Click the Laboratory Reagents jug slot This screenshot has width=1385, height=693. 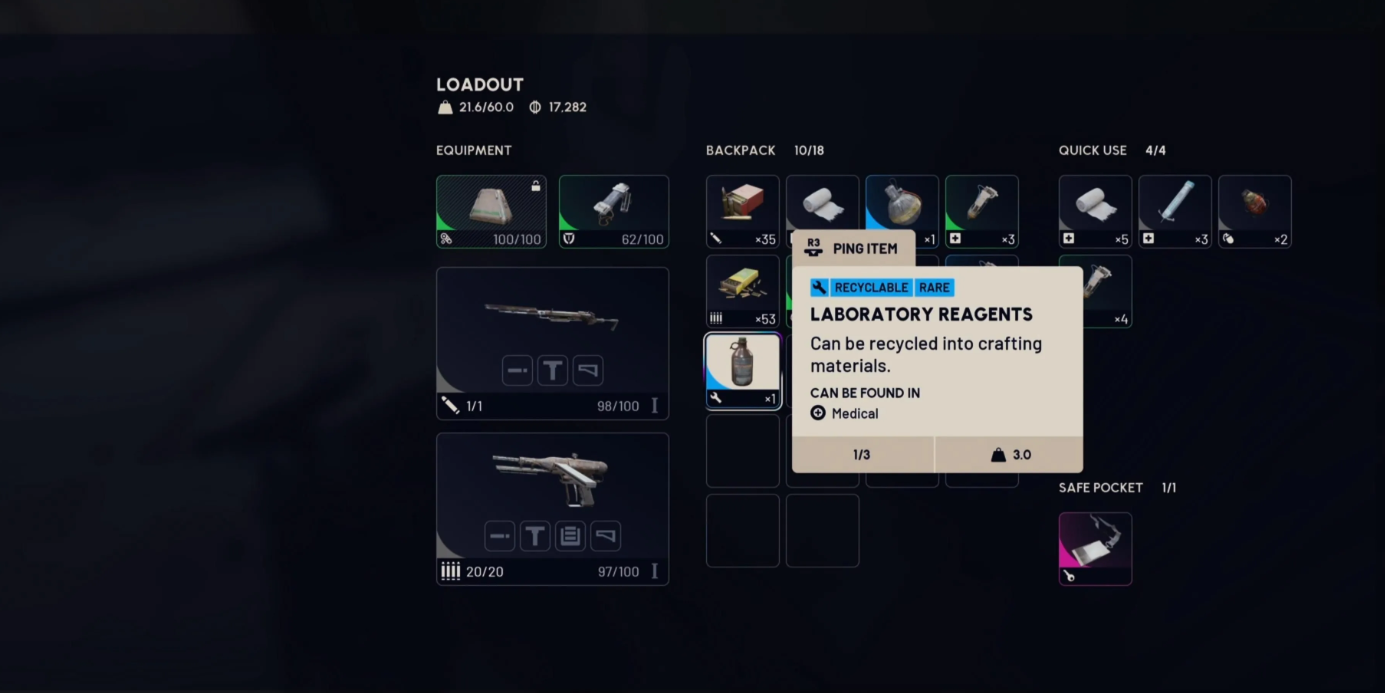pyautogui.click(x=742, y=370)
